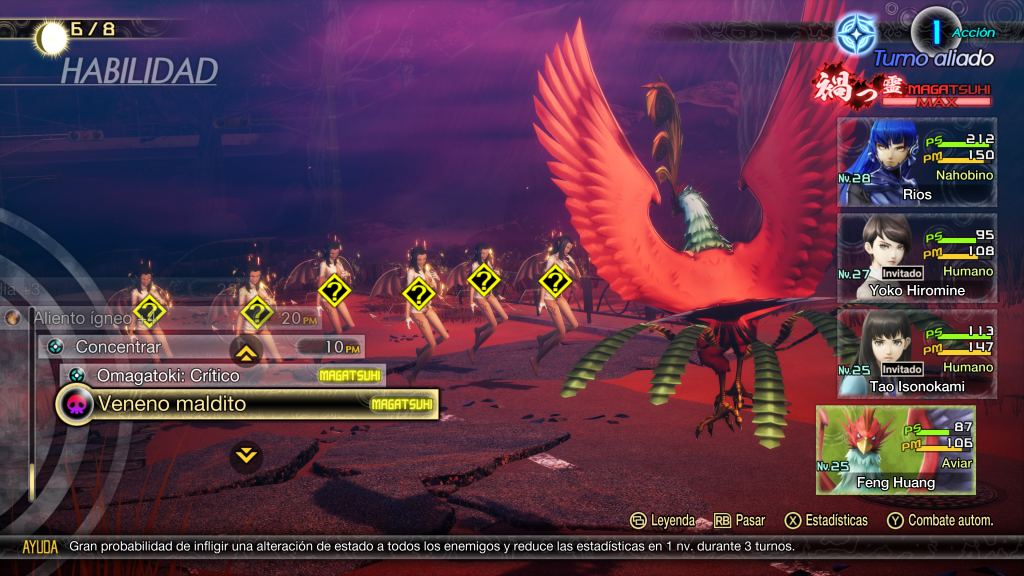Activate Combate autom. auto-battle
The image size is (1024, 576).
[940, 520]
